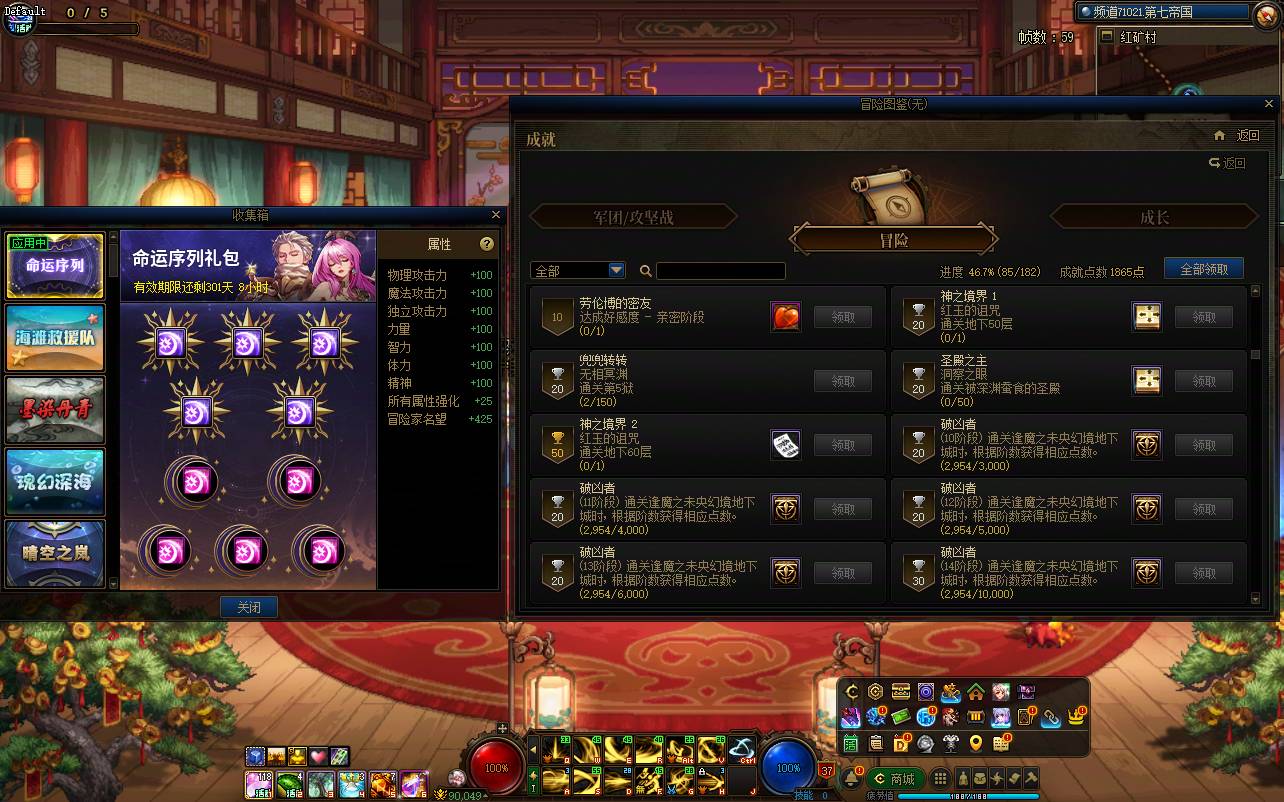The height and width of the screenshot is (802, 1284).
Task: Click the D daily mission icon with alert
Action: click(x=902, y=743)
